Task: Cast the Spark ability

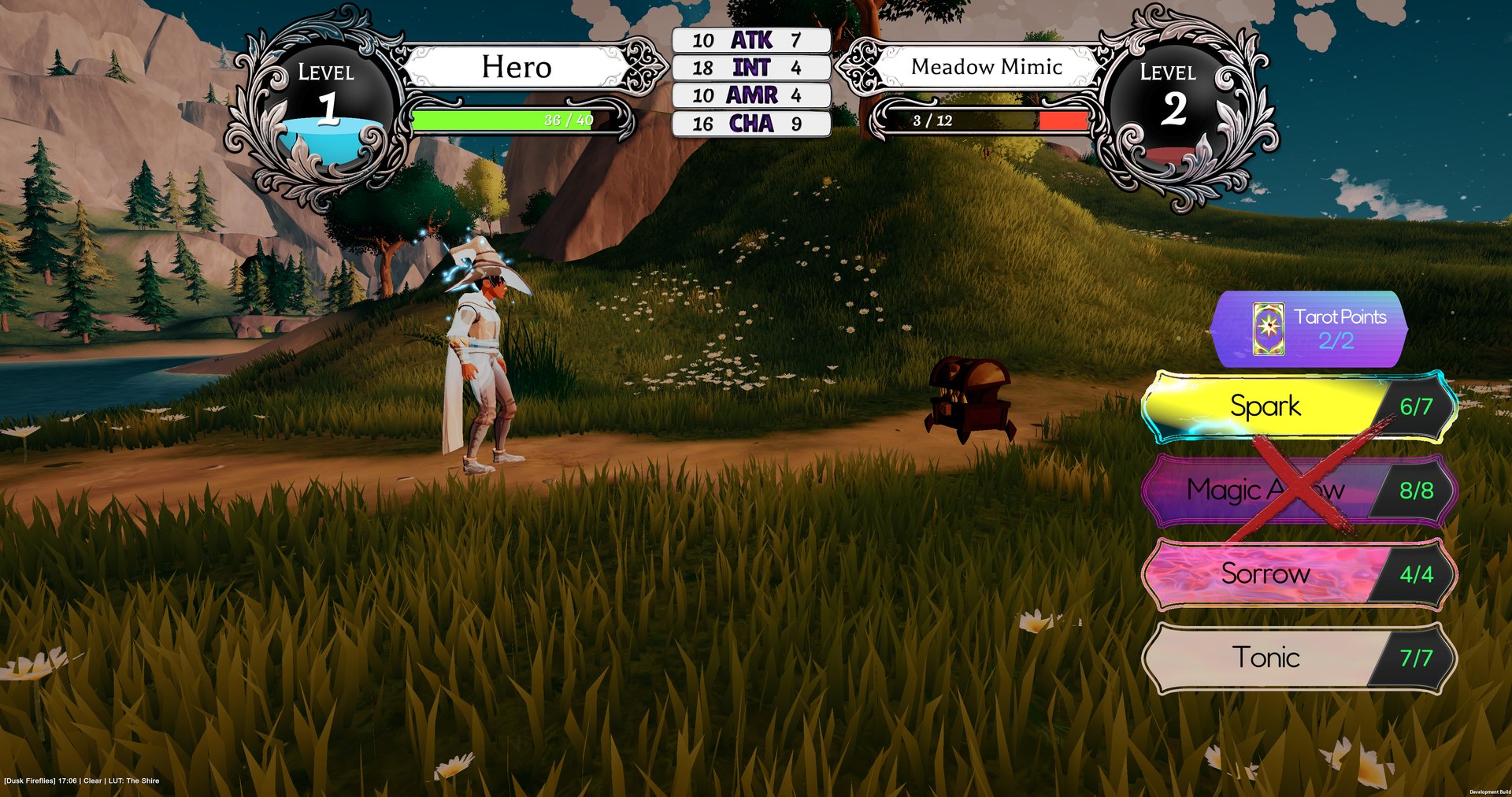Action: (x=1265, y=406)
